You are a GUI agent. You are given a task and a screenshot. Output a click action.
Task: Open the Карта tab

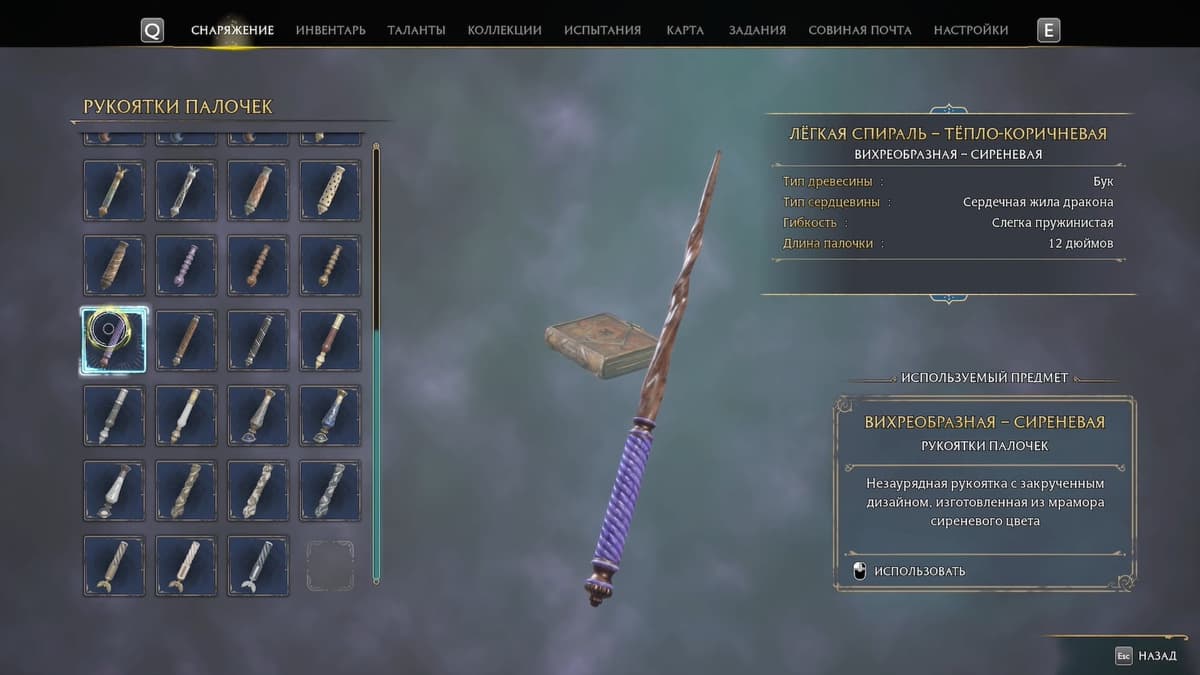pos(685,30)
